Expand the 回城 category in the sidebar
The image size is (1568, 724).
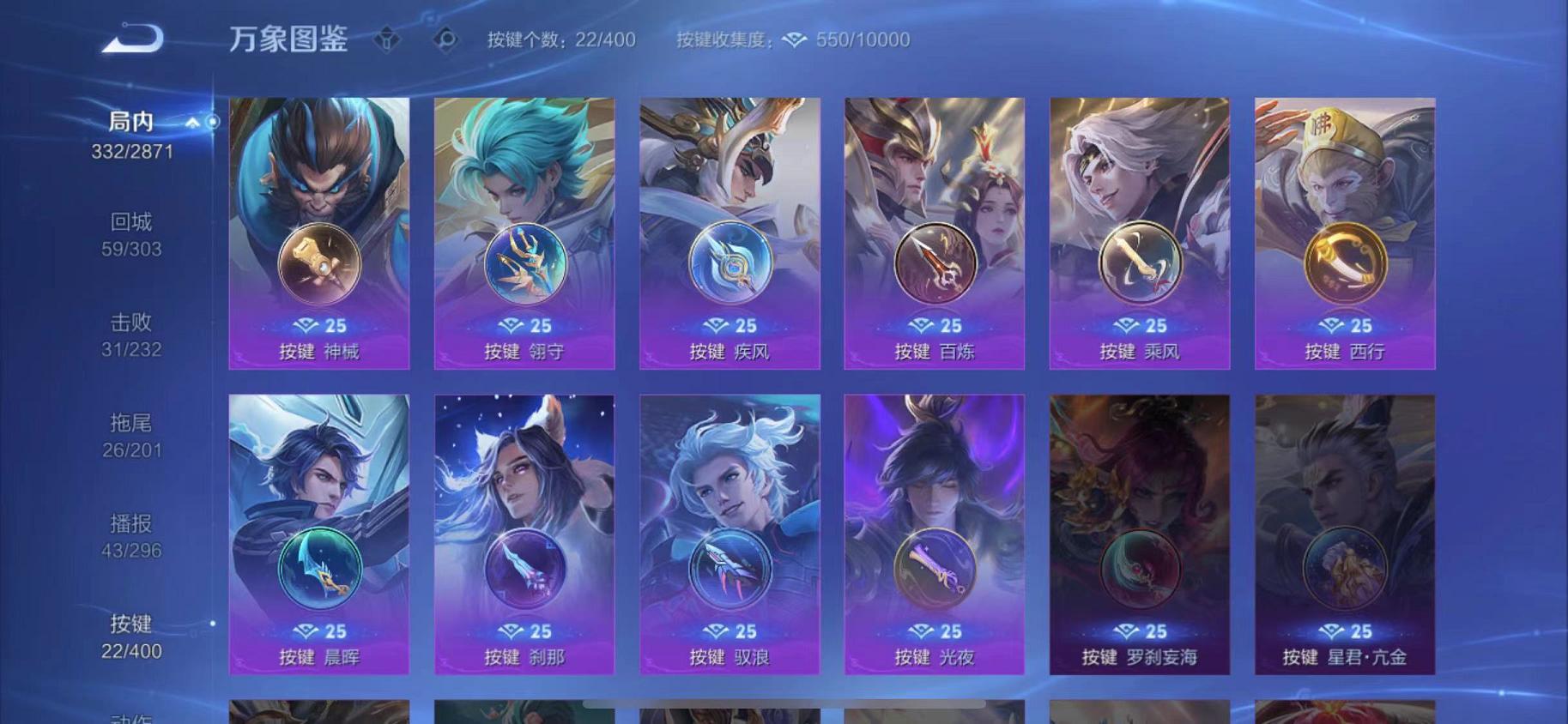130,222
